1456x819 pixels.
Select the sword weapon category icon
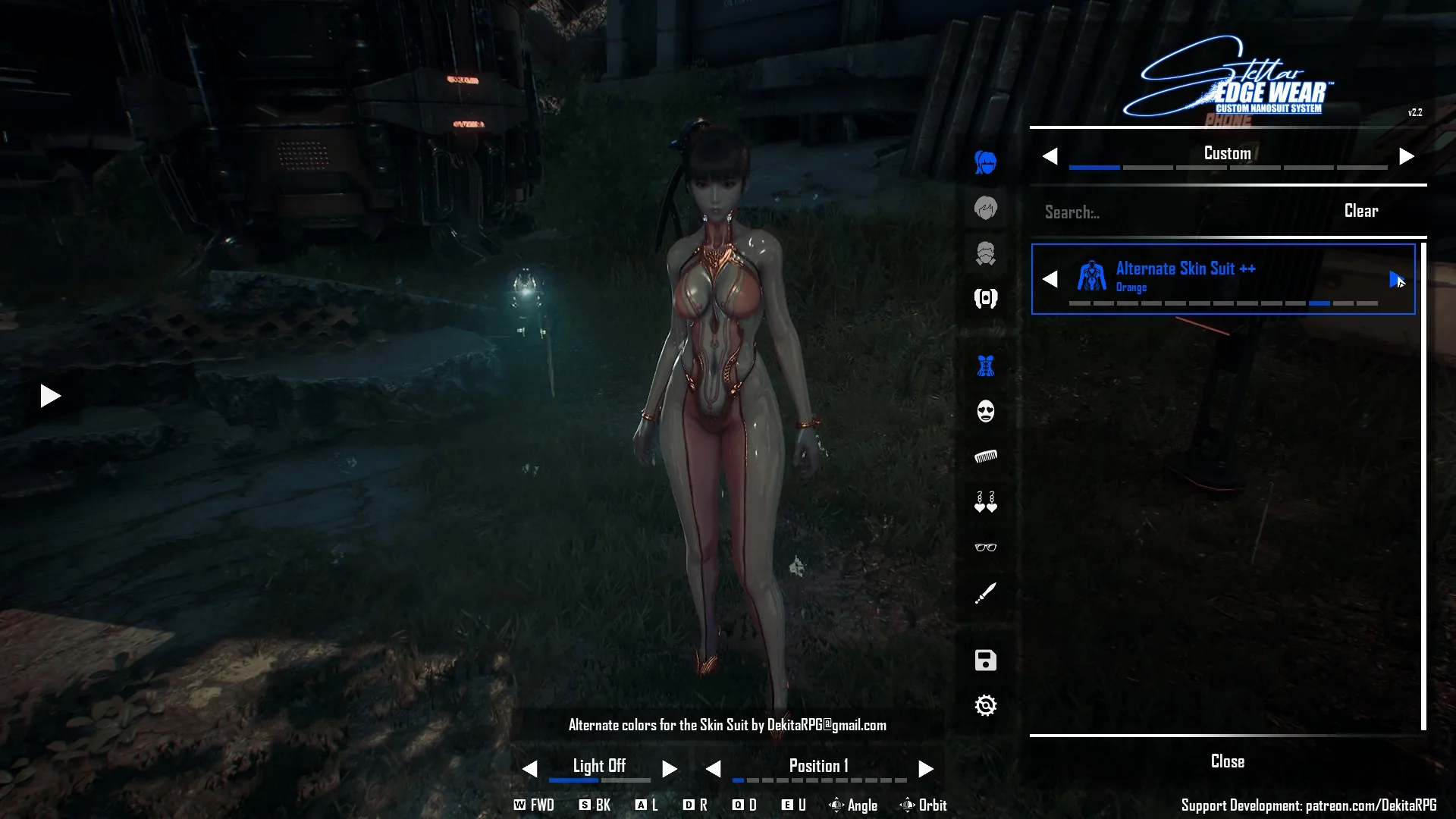click(985, 593)
